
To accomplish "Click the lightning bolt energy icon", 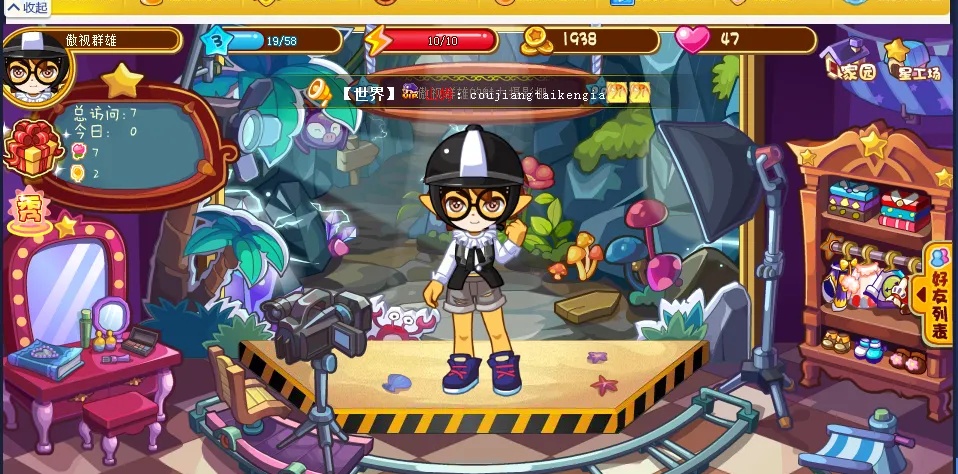I will click(378, 40).
